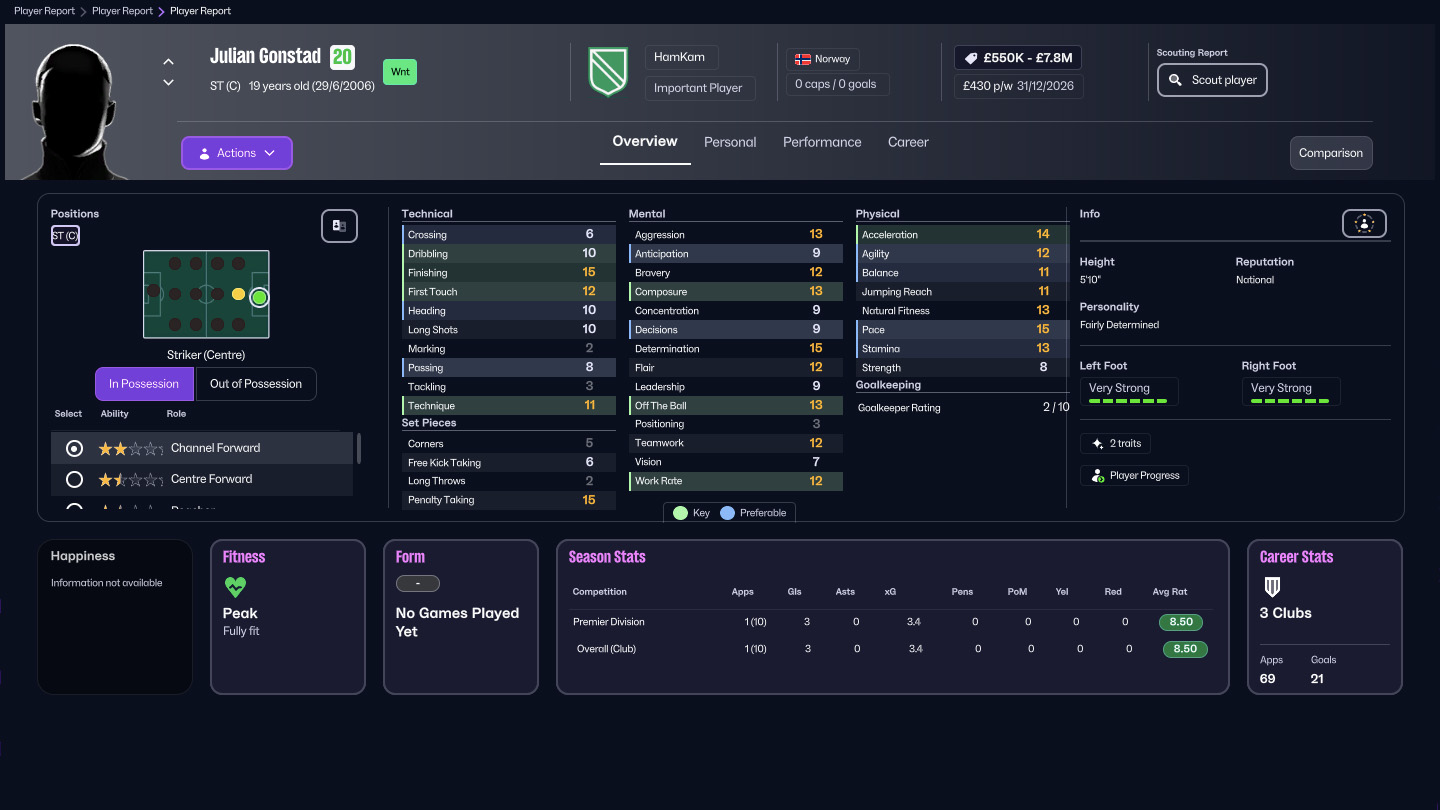Open the Comparison panel
The height and width of the screenshot is (810, 1440).
pos(1331,153)
